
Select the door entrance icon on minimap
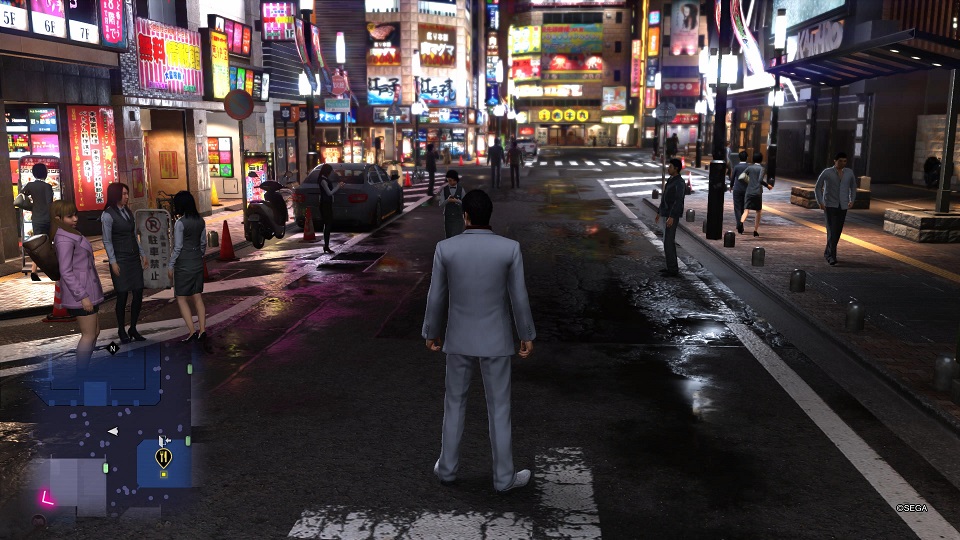coord(164,440)
